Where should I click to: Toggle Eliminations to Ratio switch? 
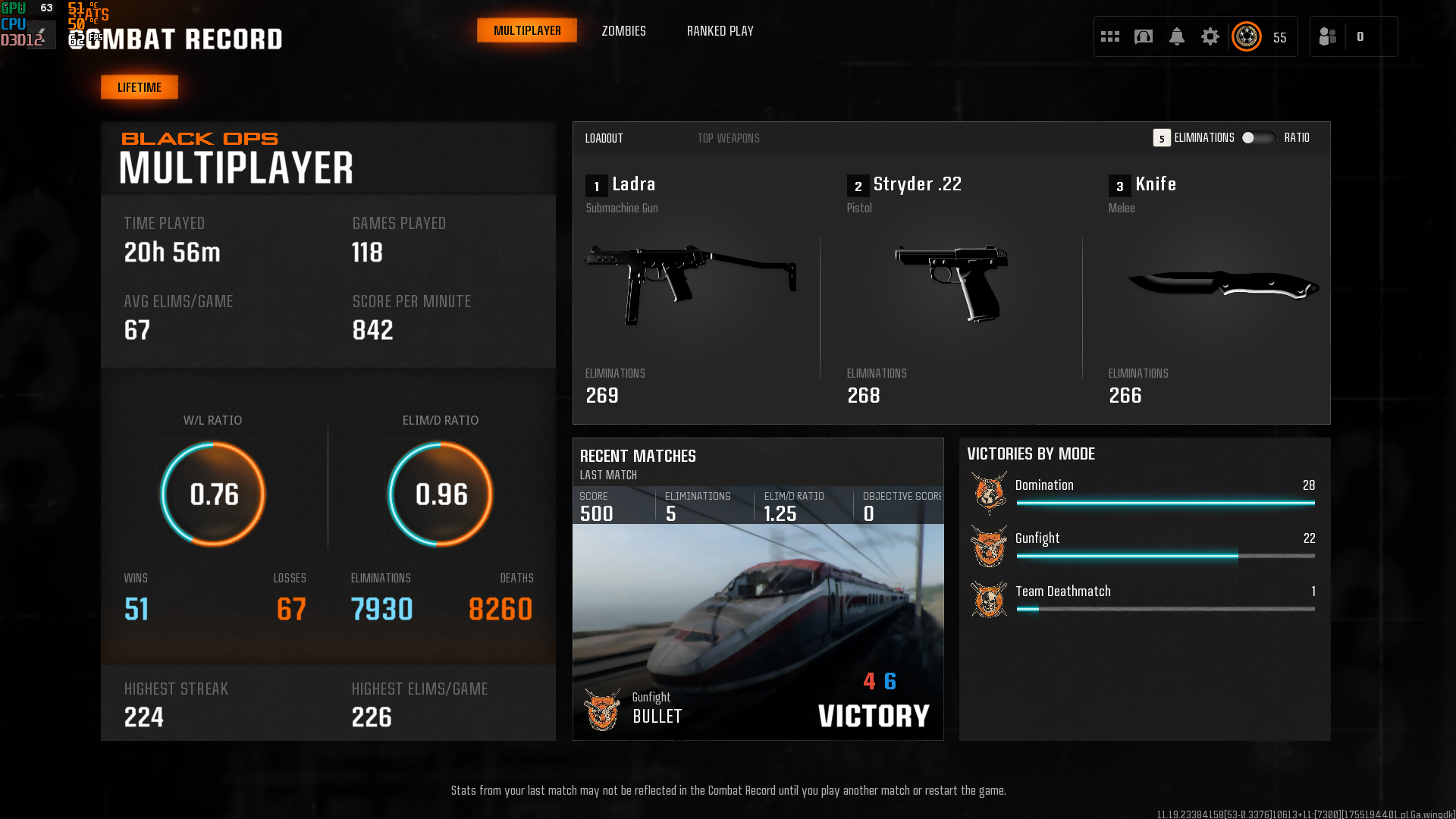(x=1258, y=138)
